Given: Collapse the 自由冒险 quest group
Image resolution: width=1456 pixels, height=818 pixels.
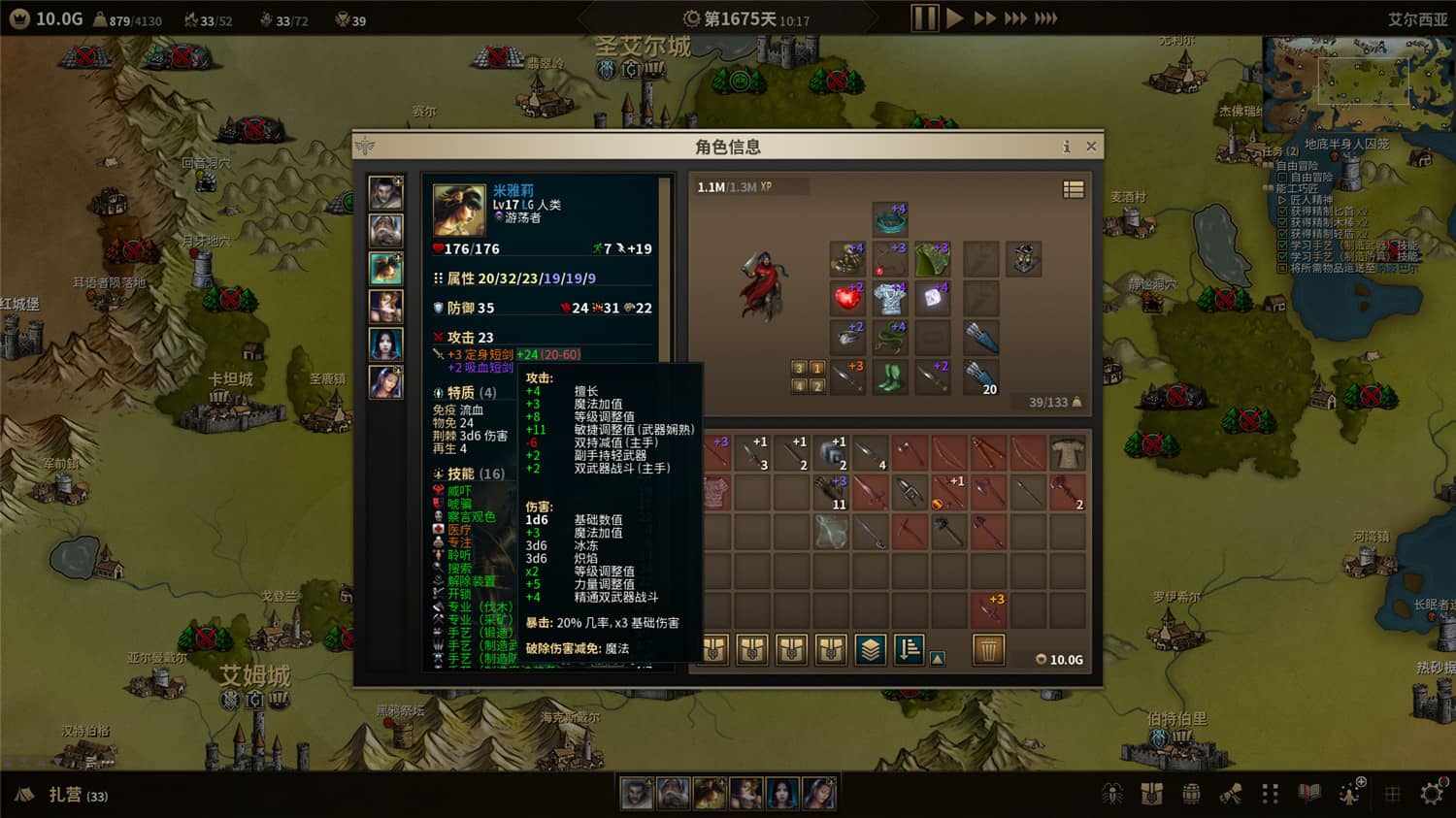Looking at the screenshot, I should (x=1267, y=167).
